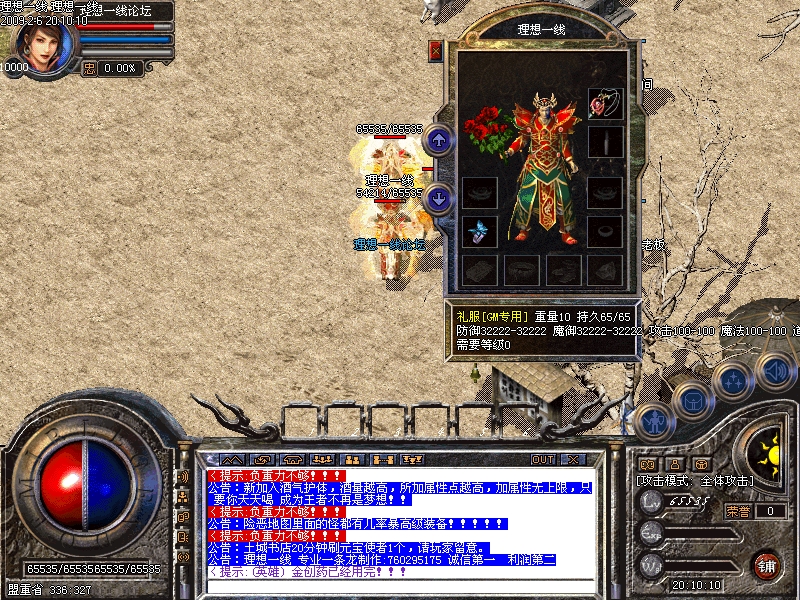Click the 忠 loyalty icon under portrait

[88, 68]
